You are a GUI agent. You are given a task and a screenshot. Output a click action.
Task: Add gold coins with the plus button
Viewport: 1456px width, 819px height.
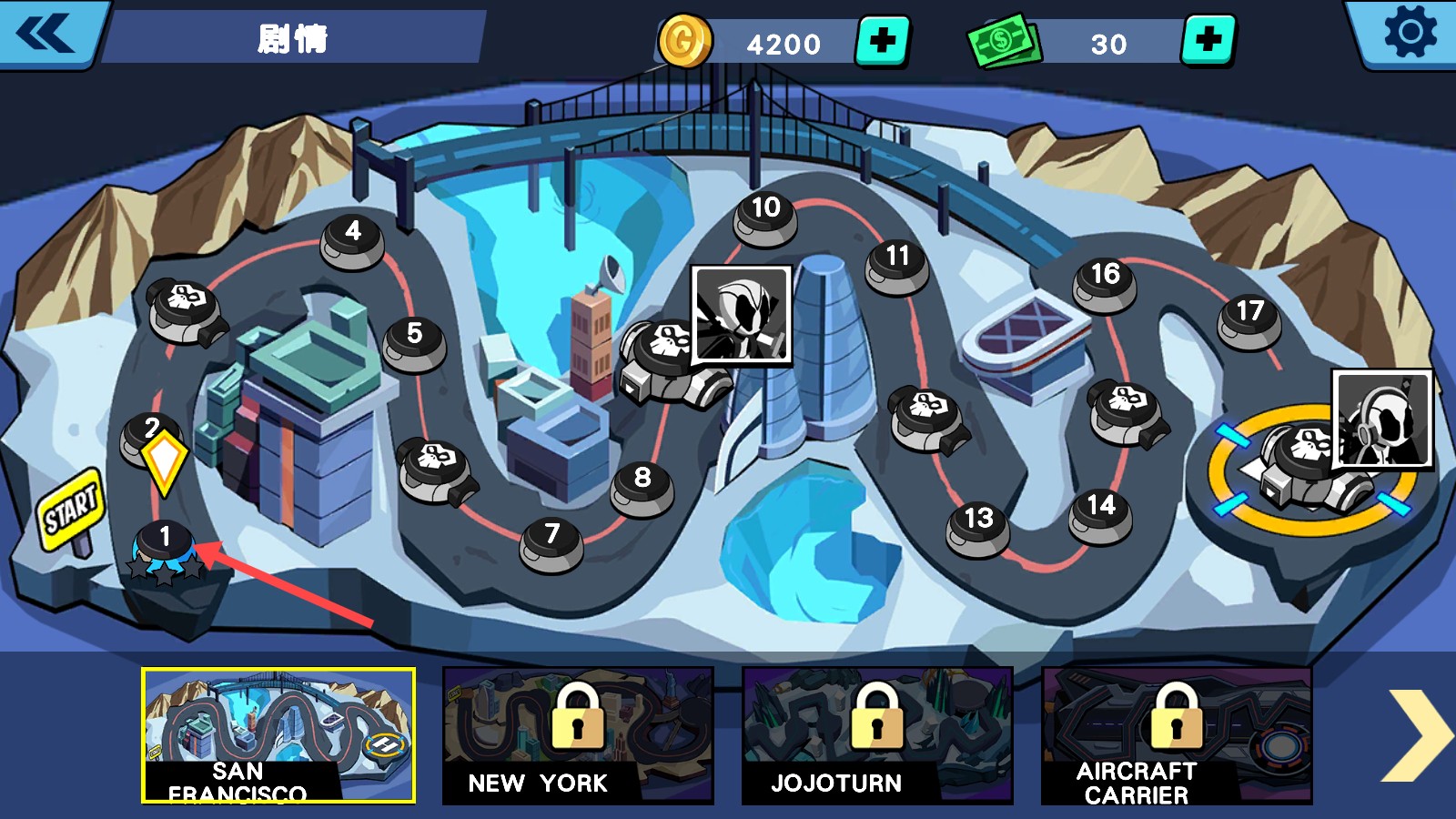click(x=882, y=41)
